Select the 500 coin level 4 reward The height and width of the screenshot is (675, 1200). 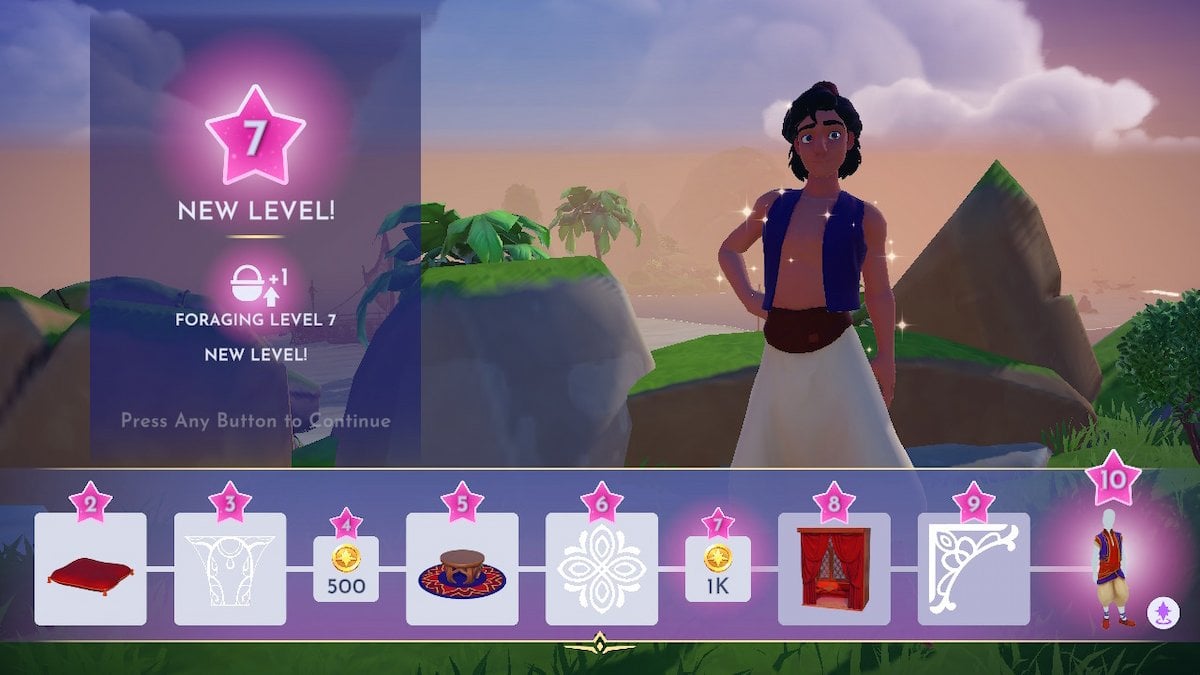[346, 570]
